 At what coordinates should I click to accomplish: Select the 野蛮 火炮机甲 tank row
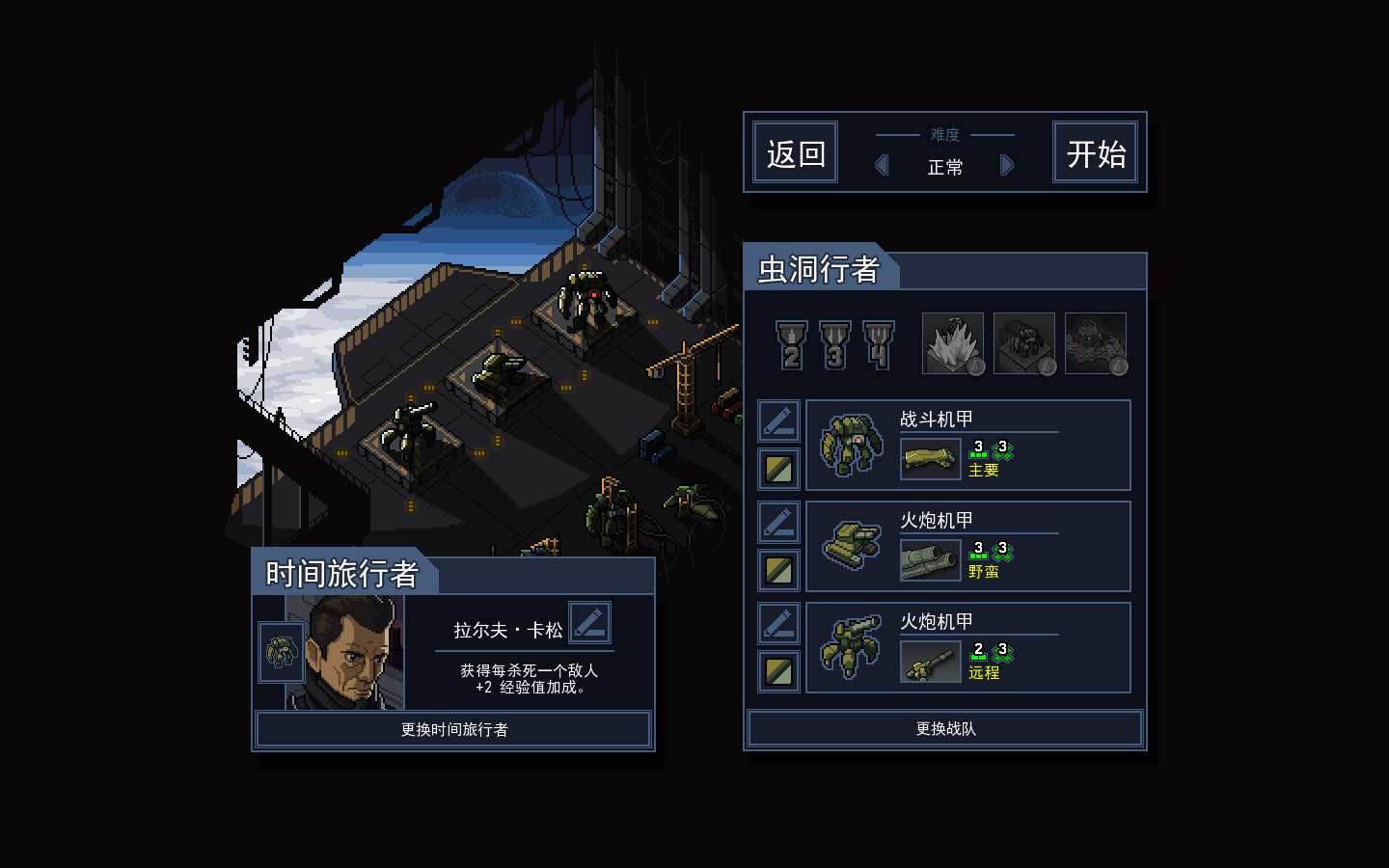tap(967, 547)
